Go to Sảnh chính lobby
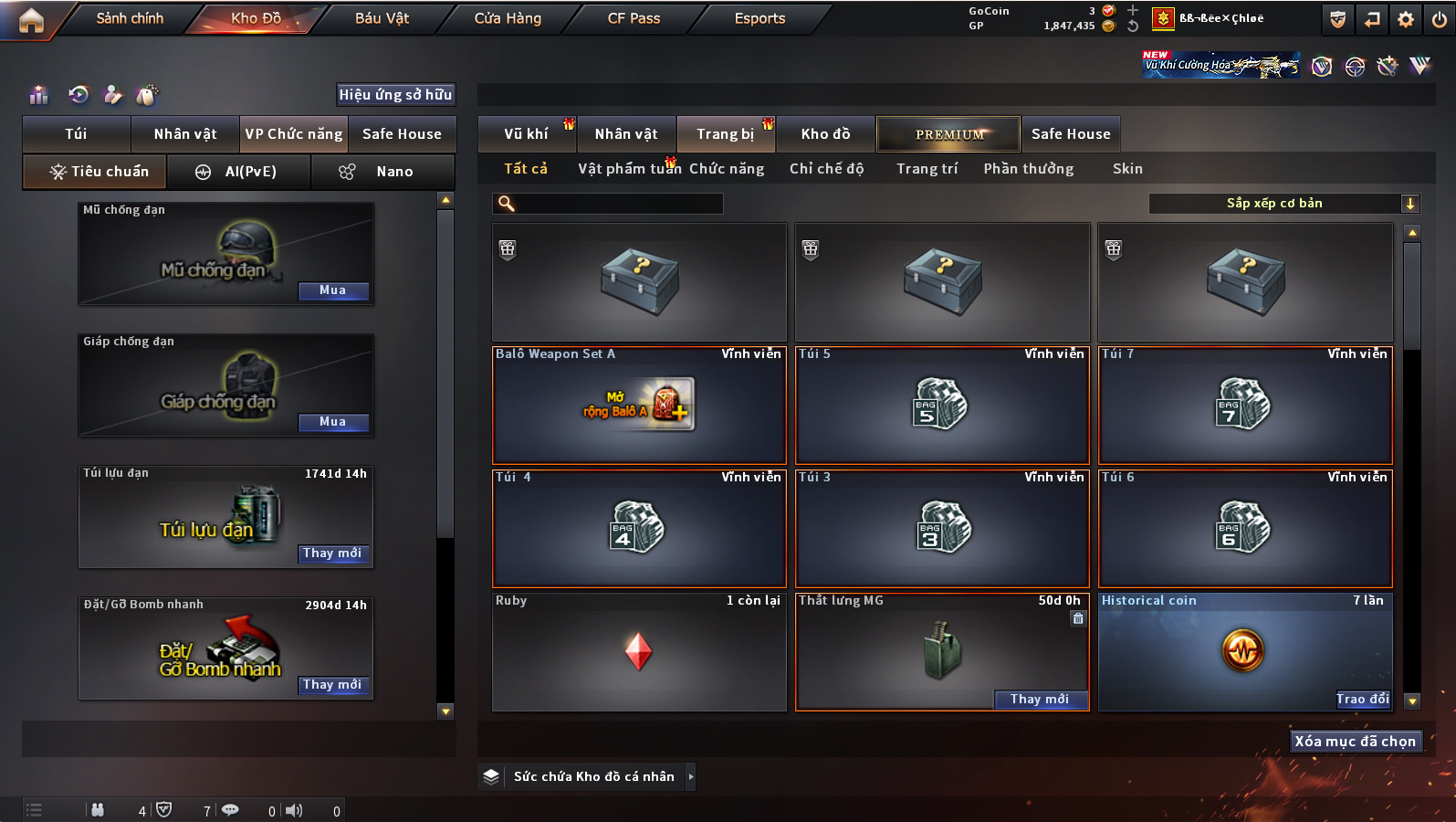The height and width of the screenshot is (822, 1456). click(130, 18)
